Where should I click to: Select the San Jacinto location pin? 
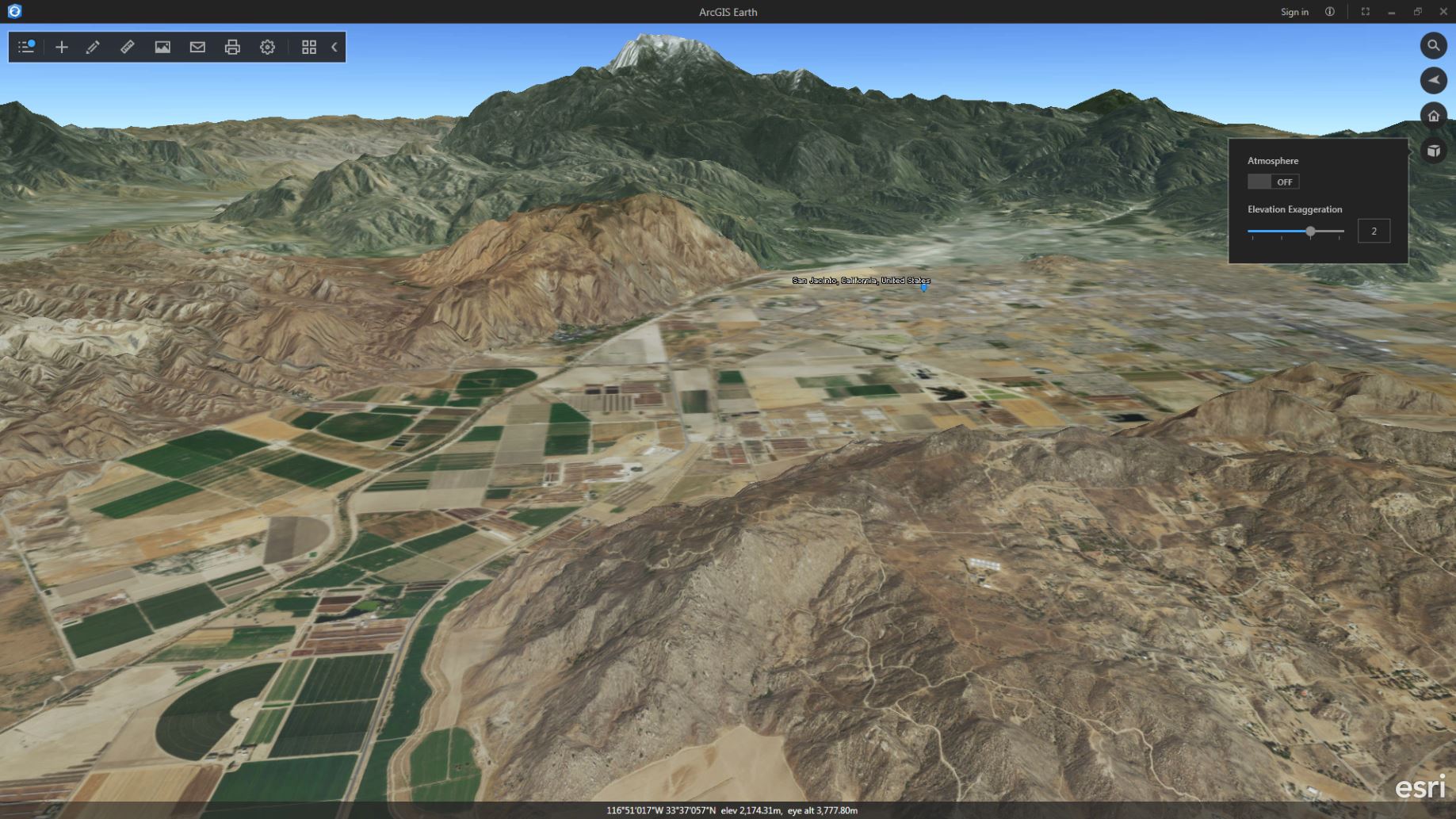[923, 288]
